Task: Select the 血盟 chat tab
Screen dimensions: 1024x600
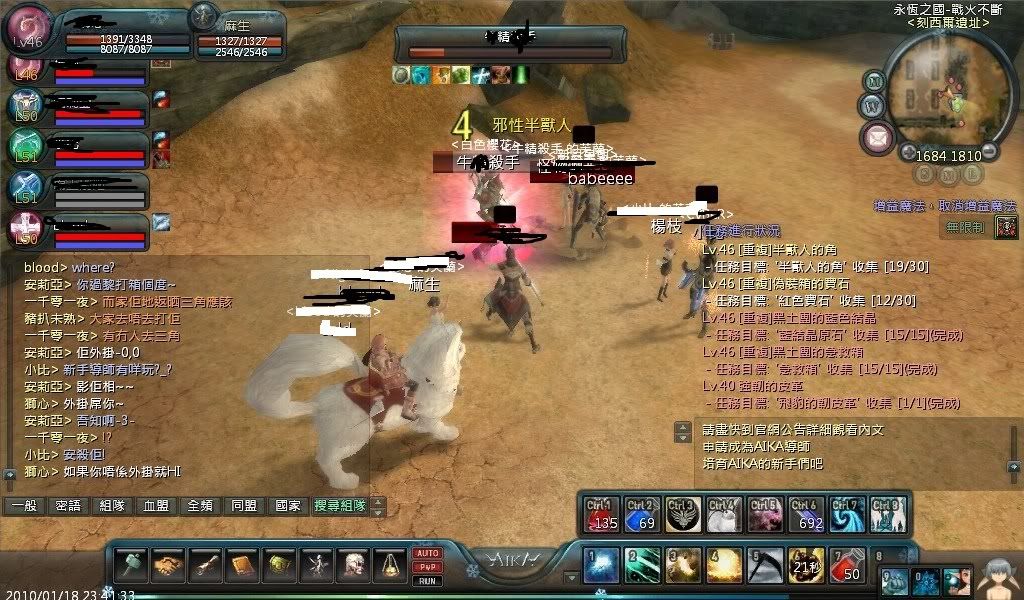Action: pos(156,506)
